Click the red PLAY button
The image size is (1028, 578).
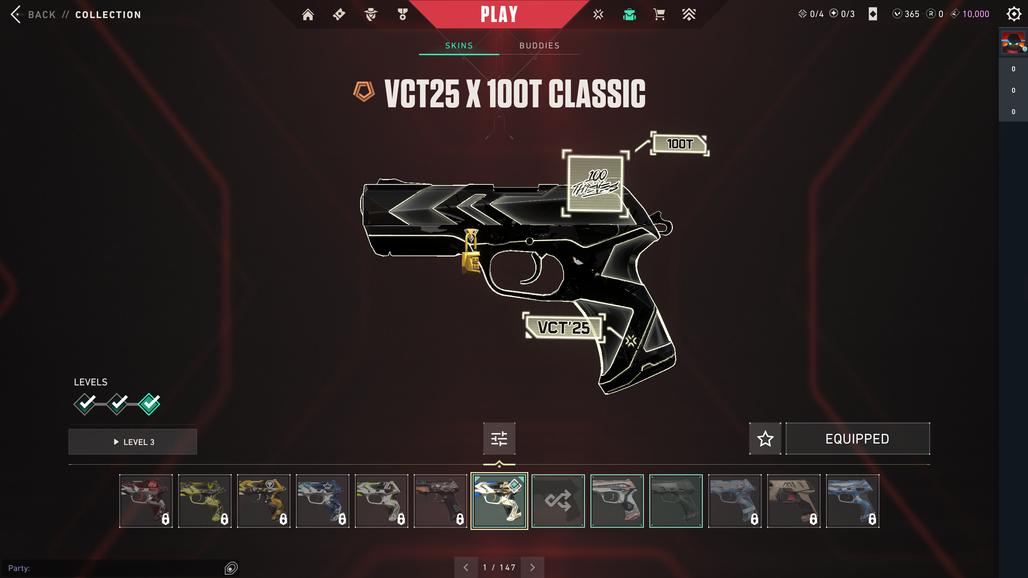498,14
